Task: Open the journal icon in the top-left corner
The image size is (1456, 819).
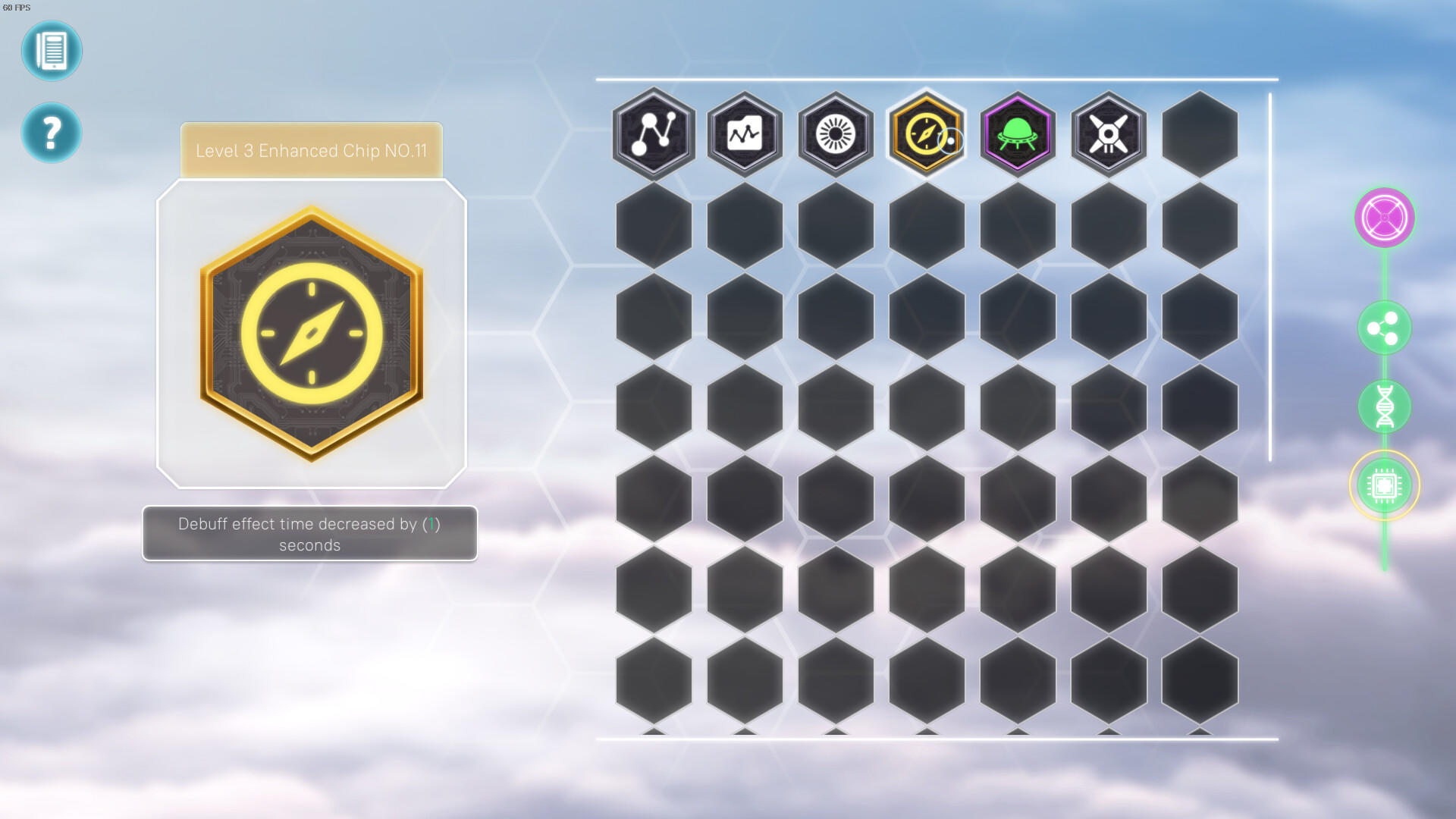Action: [x=52, y=51]
